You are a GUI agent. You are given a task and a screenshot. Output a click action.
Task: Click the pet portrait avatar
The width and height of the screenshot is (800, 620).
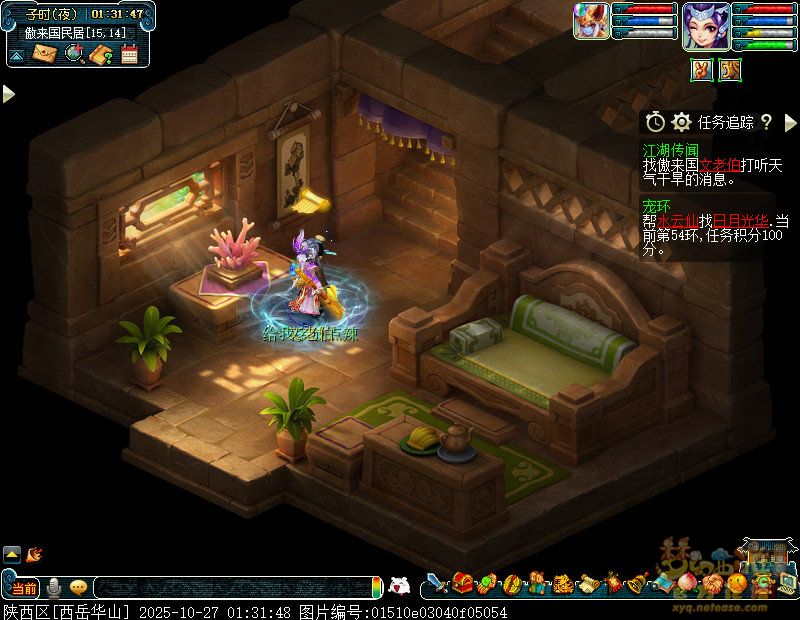click(590, 21)
